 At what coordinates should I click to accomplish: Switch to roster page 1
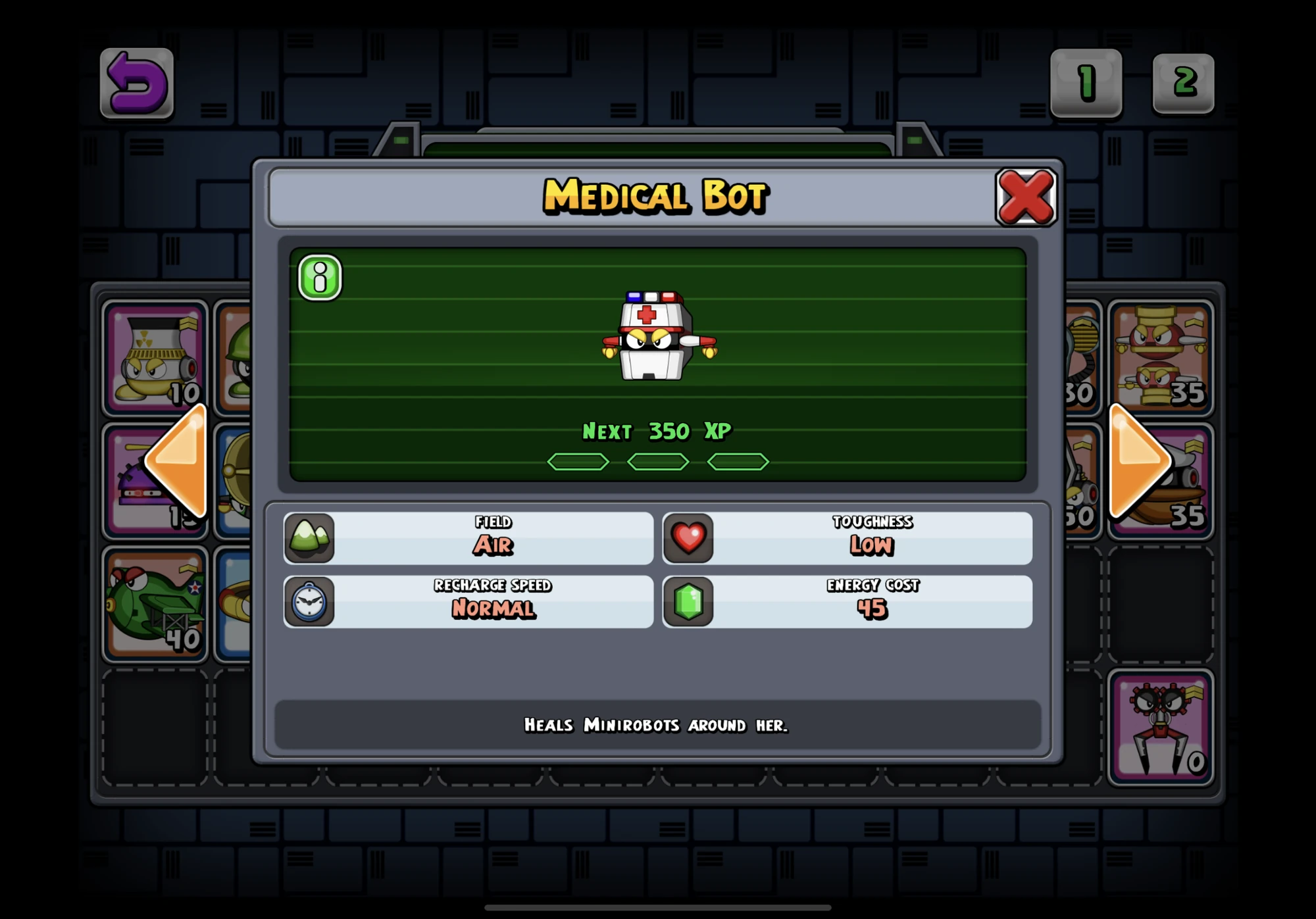click(1084, 82)
